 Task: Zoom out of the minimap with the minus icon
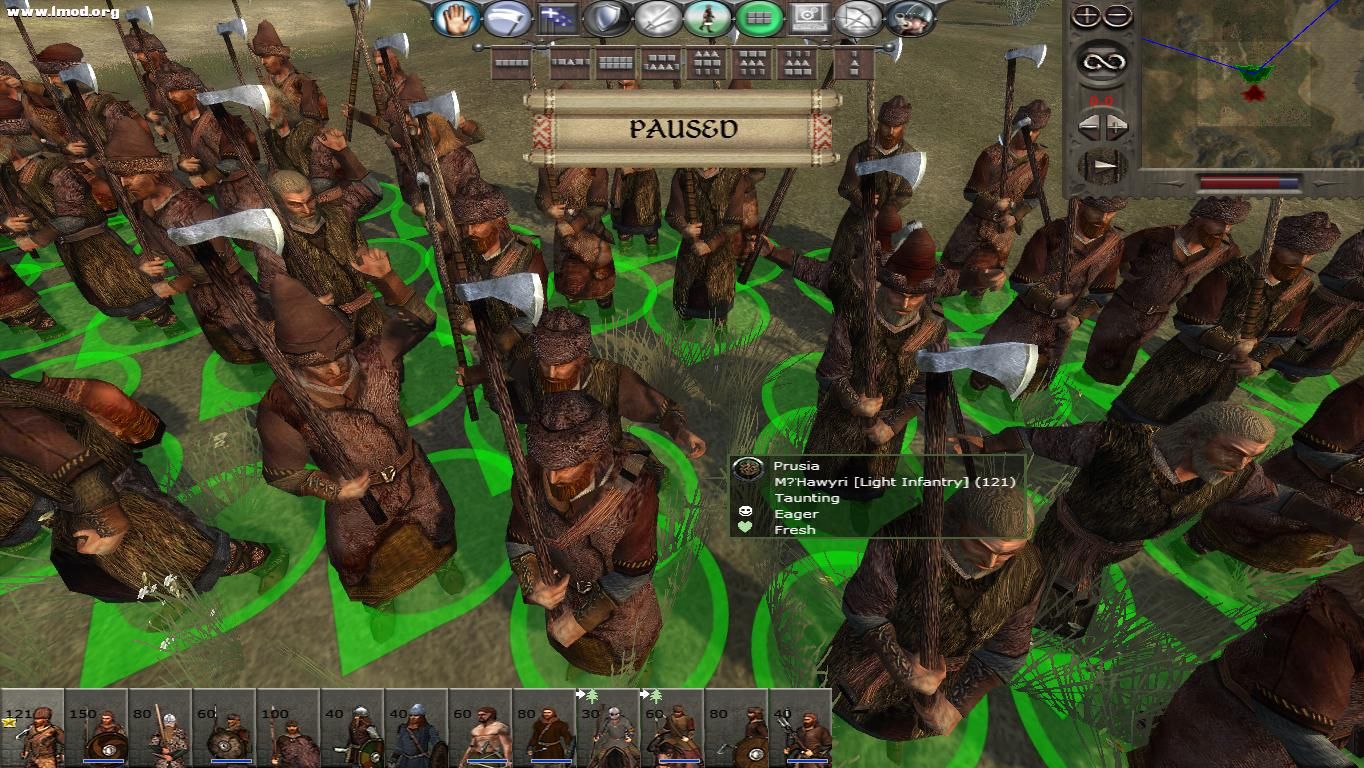click(1117, 17)
